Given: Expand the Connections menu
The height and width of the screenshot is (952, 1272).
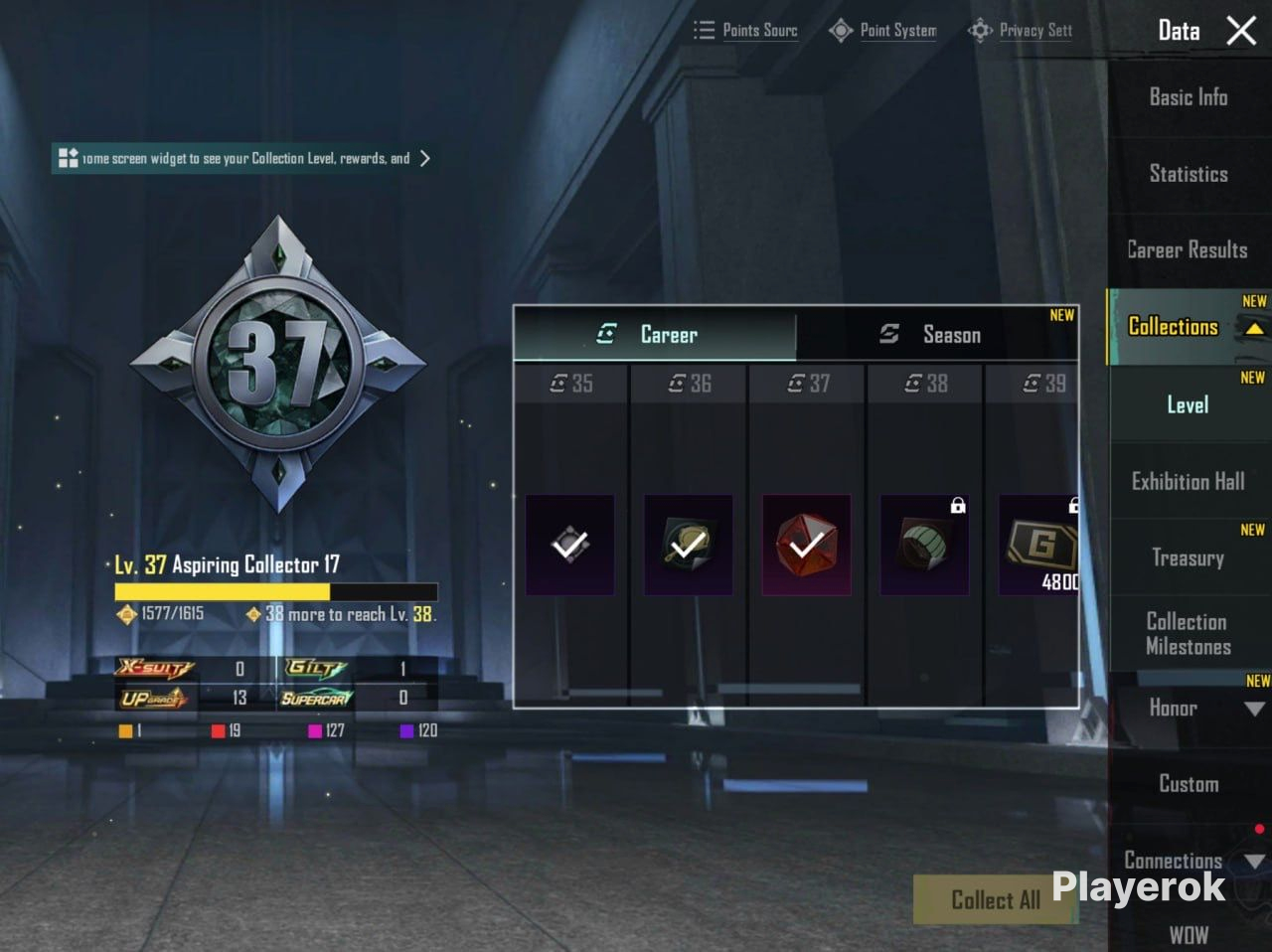Looking at the screenshot, I should click(x=1254, y=861).
